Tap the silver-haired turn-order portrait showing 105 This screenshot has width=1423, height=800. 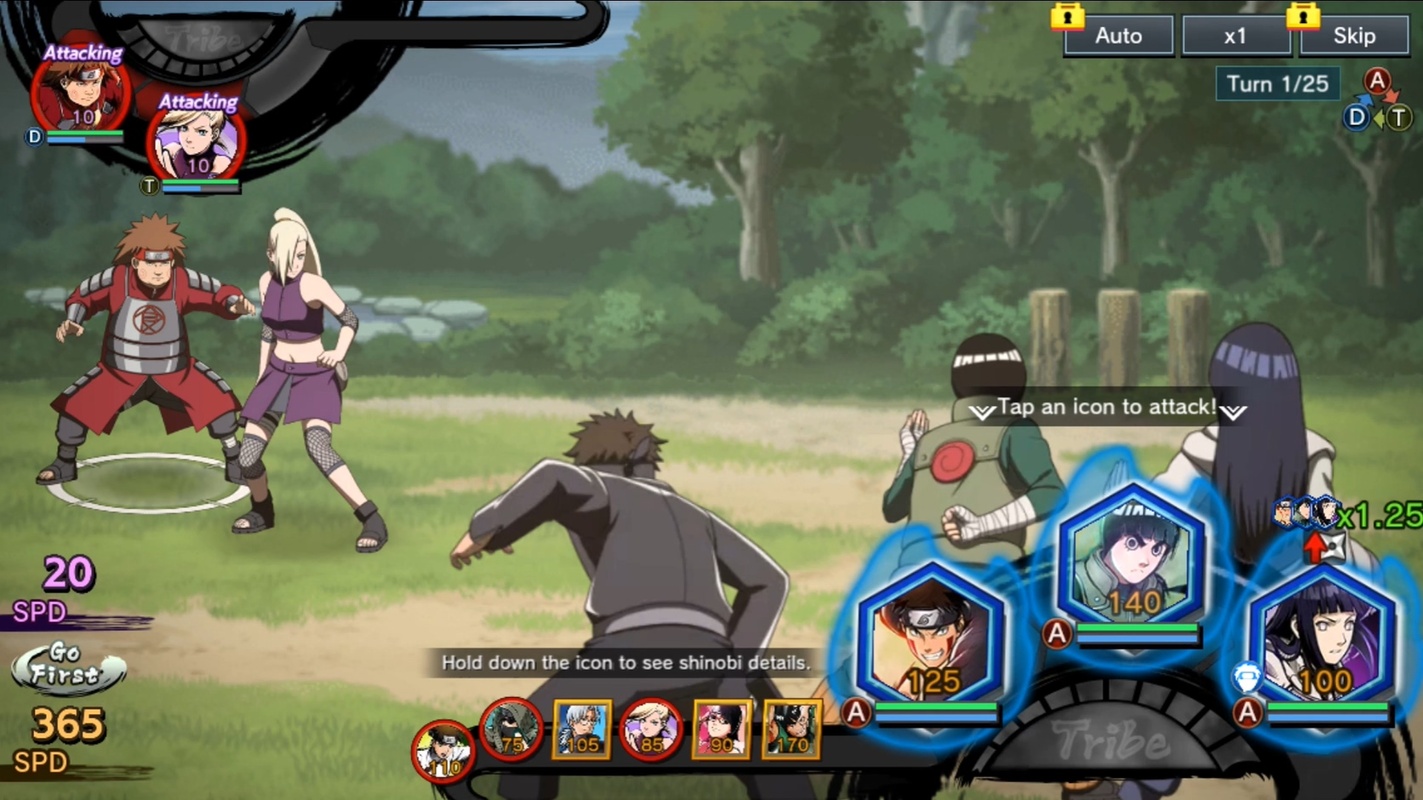[x=581, y=729]
